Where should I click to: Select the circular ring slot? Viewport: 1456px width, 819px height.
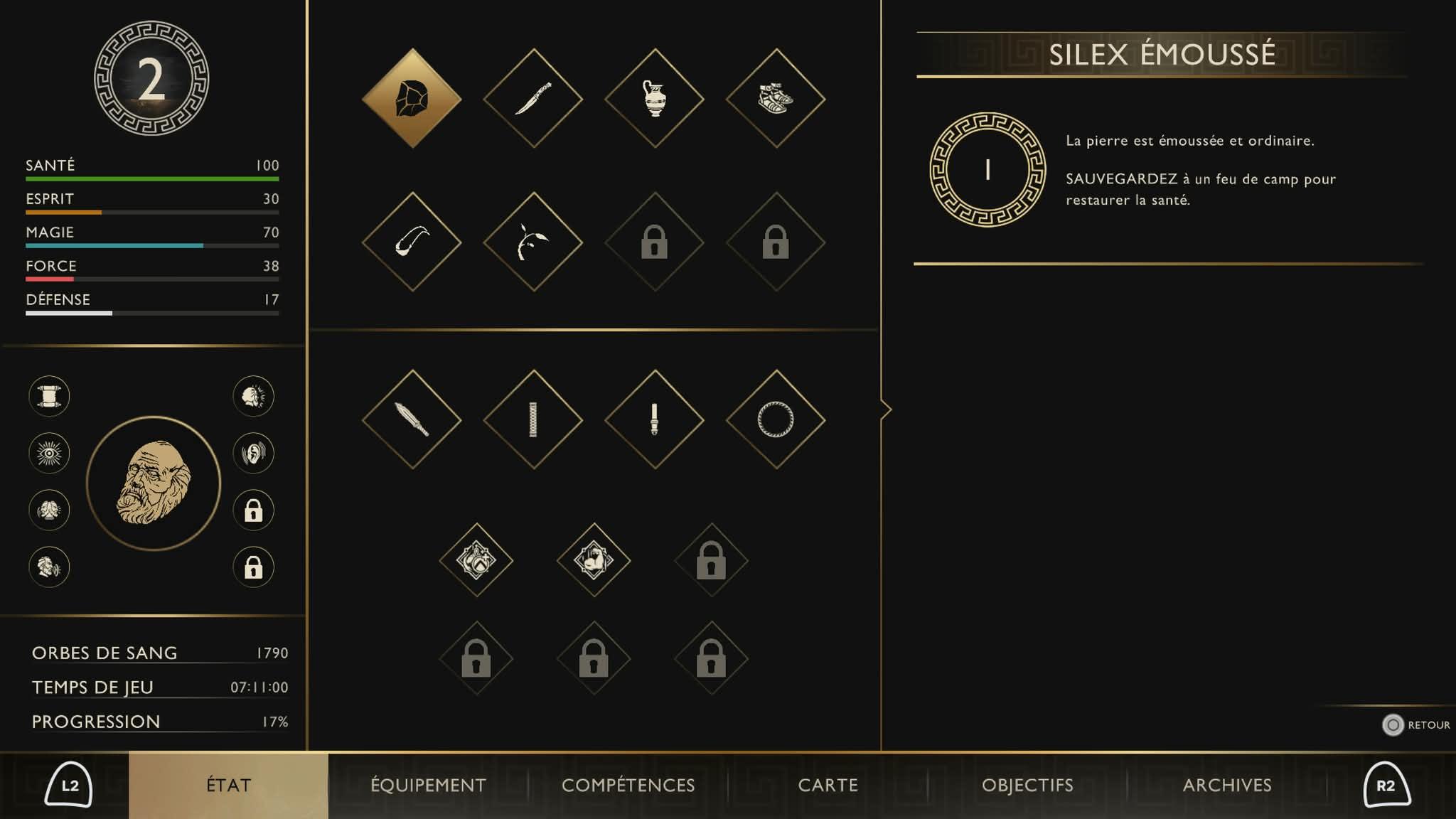(776, 419)
